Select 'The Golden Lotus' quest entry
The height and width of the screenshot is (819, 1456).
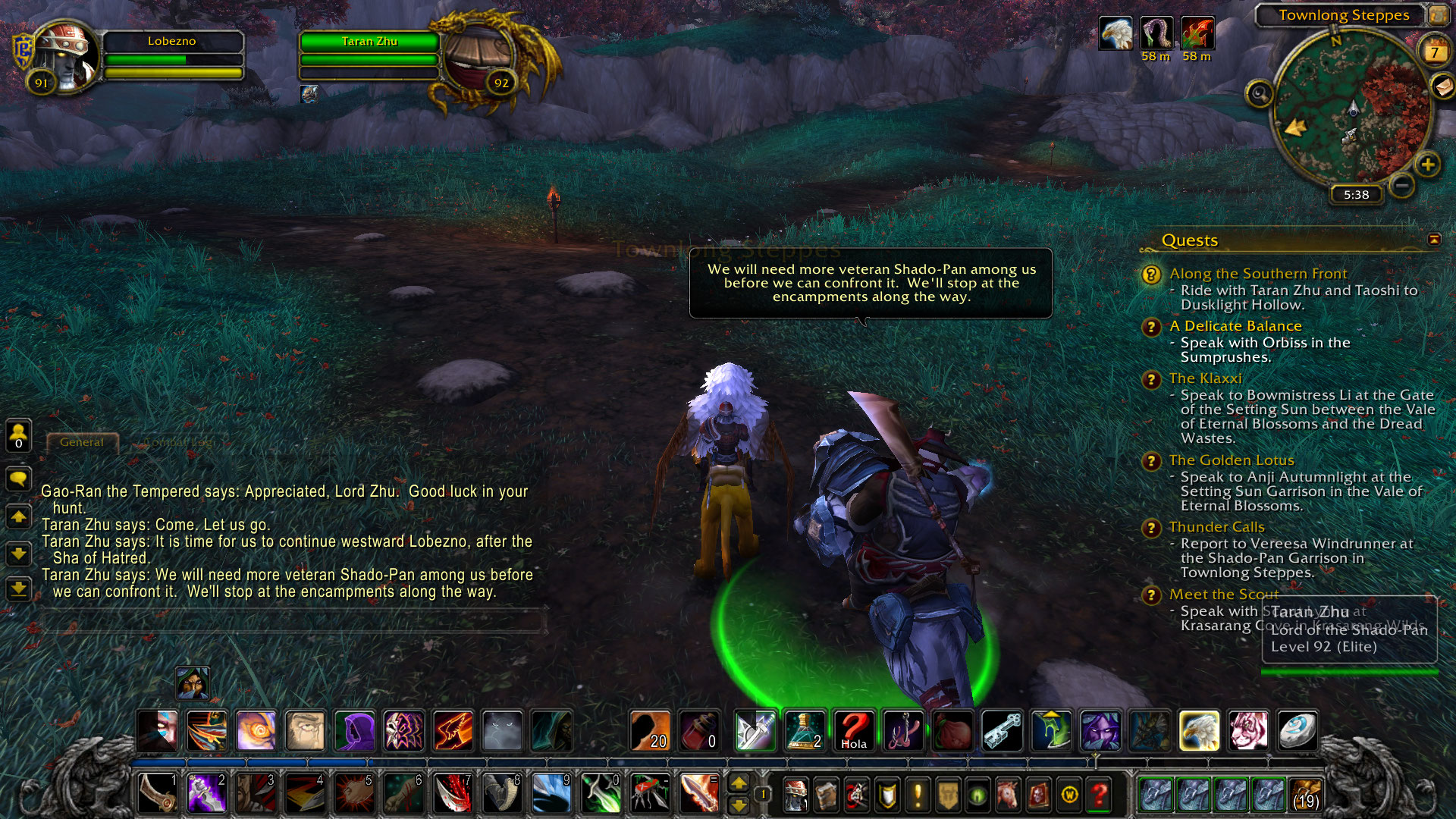[1231, 460]
